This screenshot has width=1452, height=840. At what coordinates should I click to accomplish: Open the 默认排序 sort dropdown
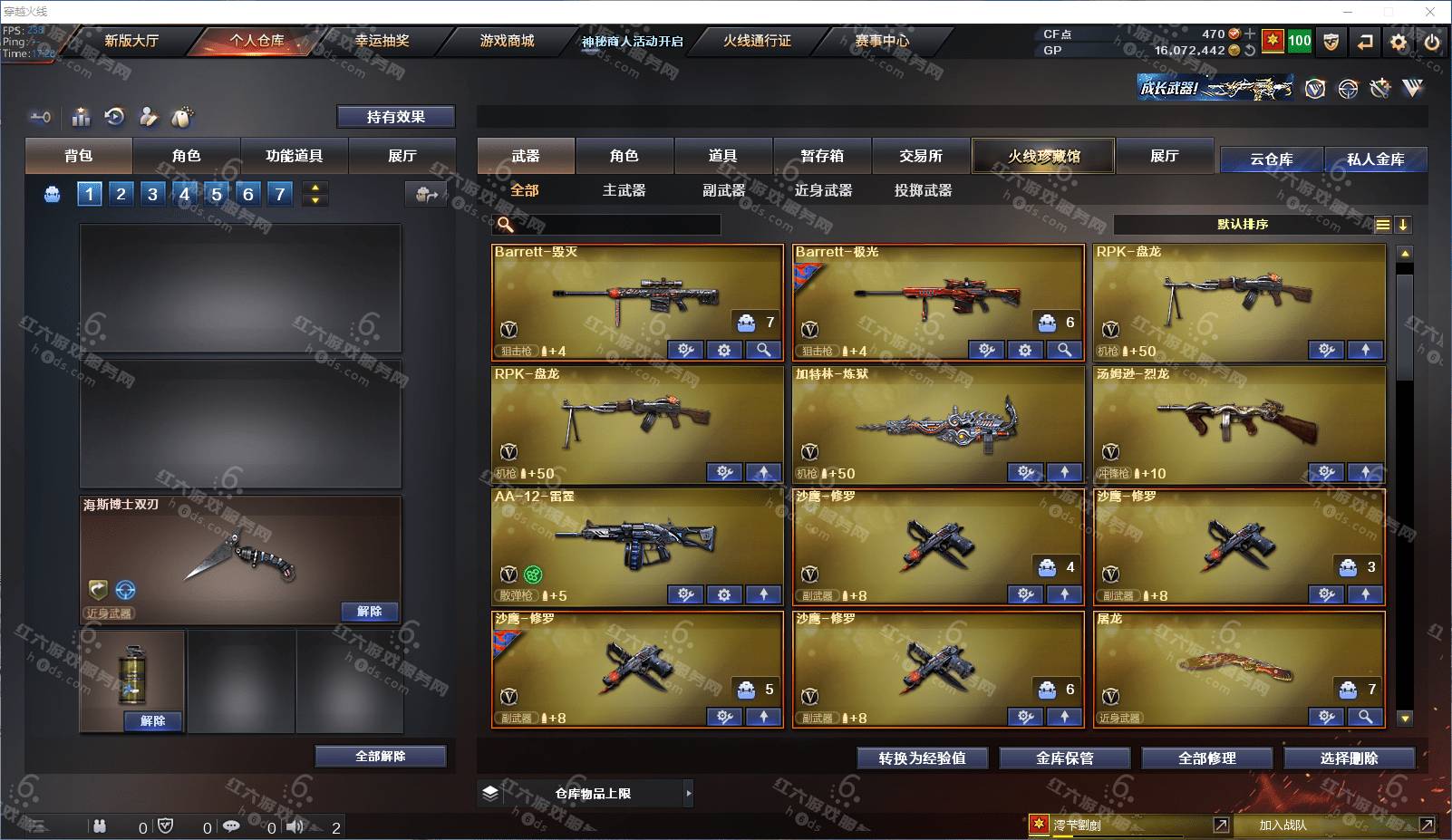pos(1243,225)
